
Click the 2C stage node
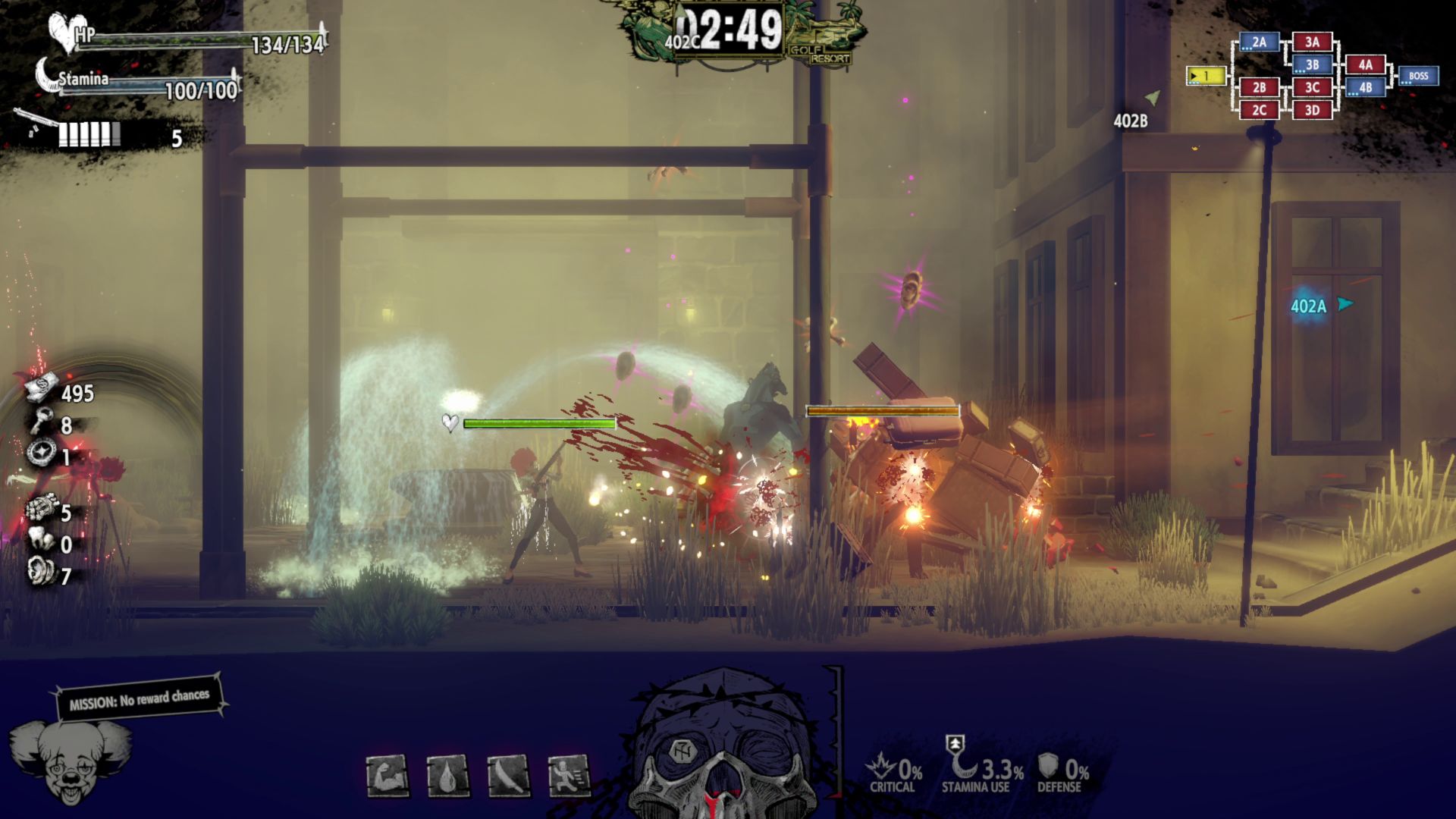(1259, 110)
